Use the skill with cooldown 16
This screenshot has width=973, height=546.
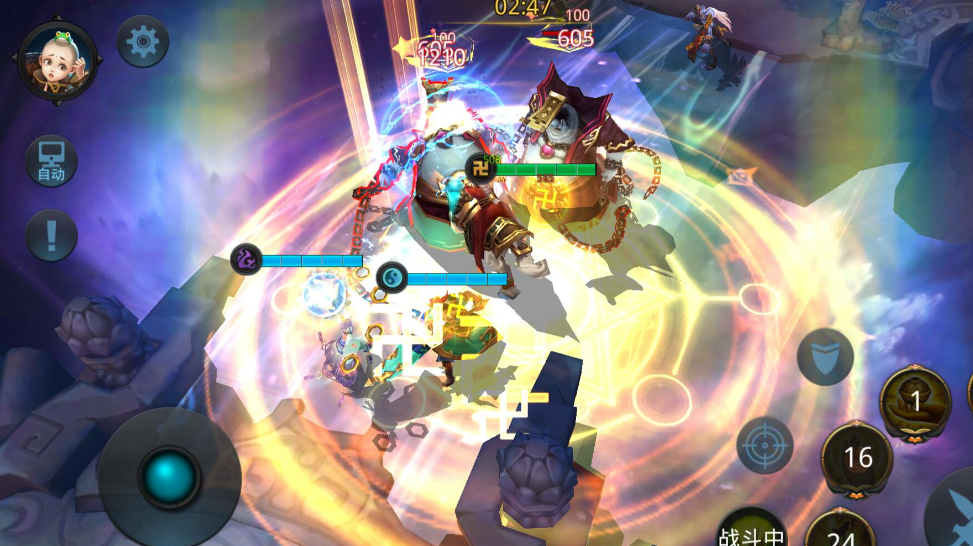coord(858,457)
